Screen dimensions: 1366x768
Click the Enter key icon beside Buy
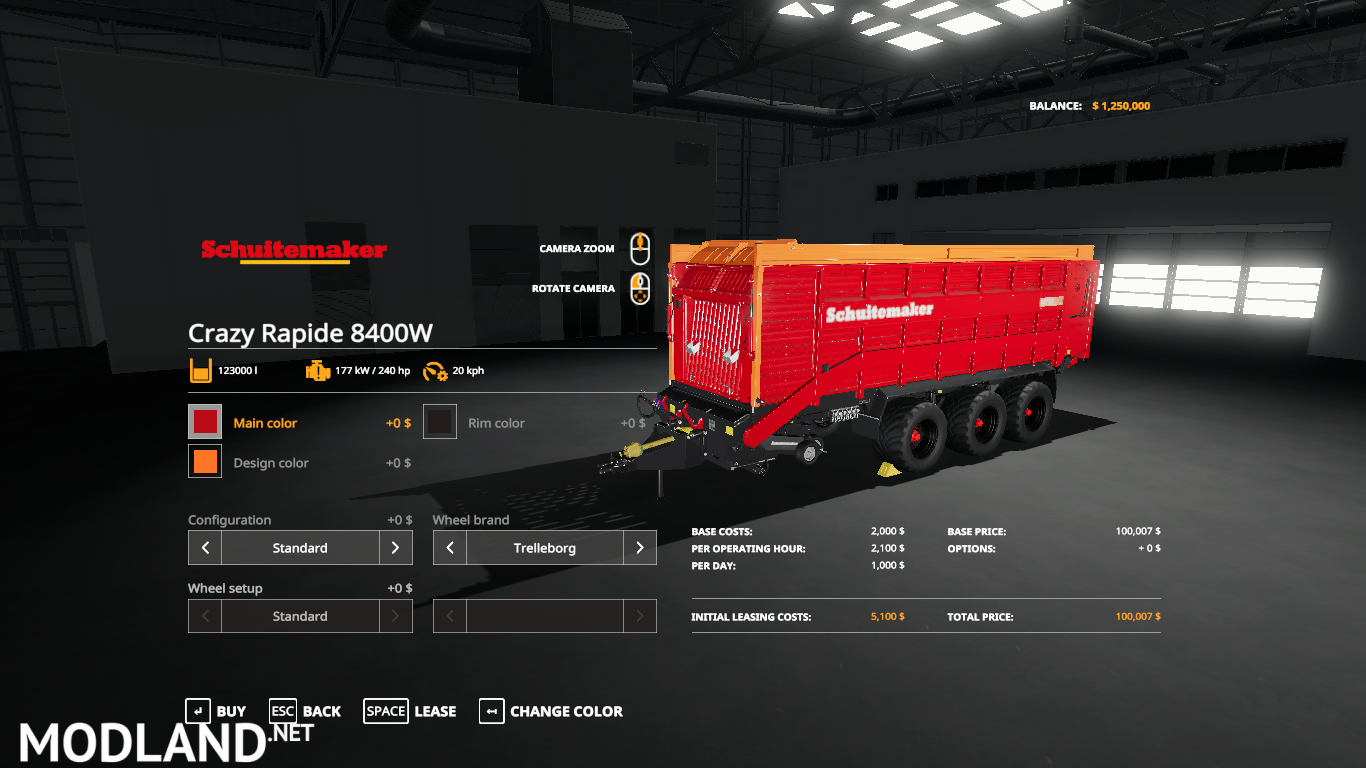pos(199,711)
